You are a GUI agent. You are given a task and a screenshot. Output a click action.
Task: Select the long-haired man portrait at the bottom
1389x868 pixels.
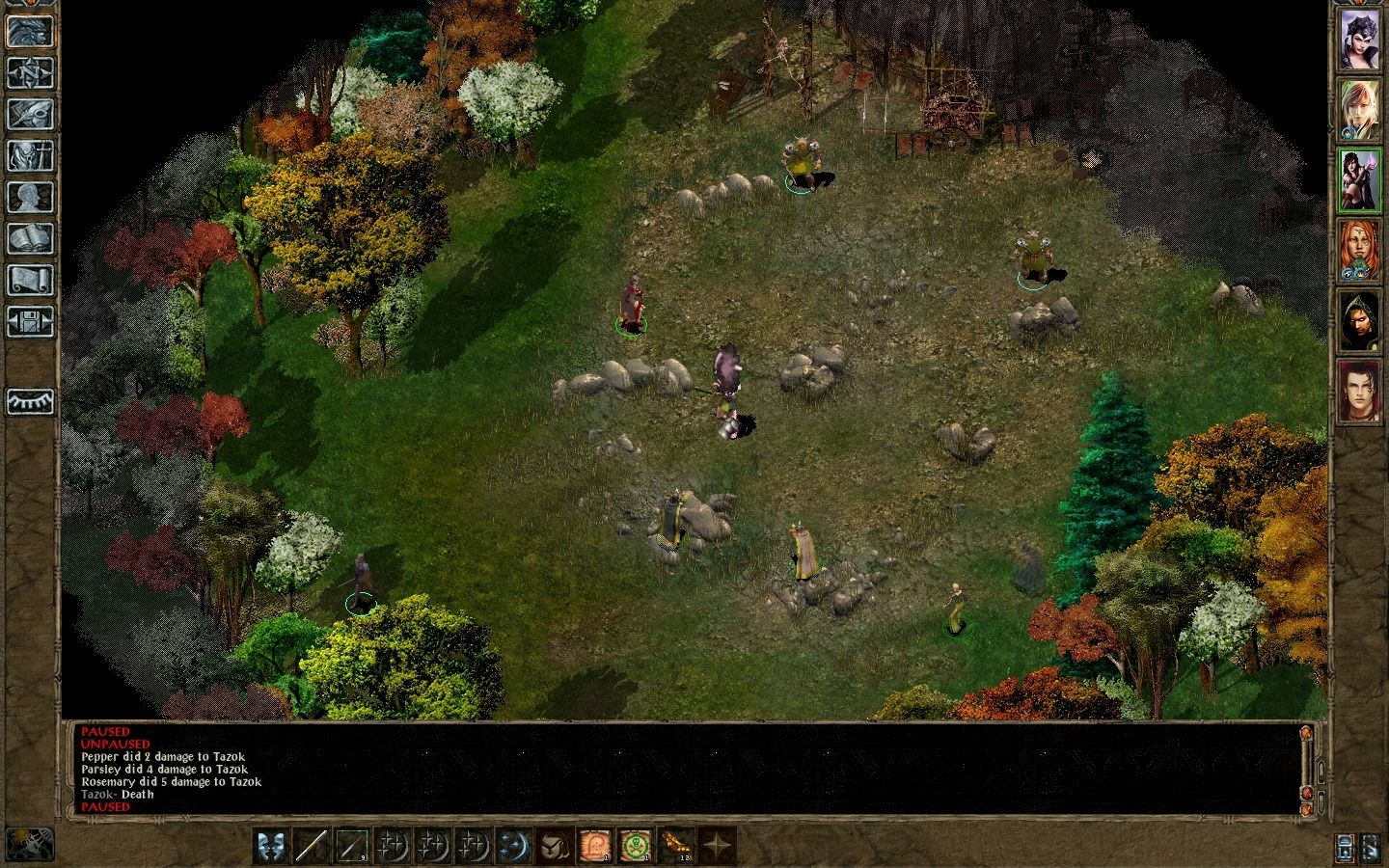tap(1360, 392)
